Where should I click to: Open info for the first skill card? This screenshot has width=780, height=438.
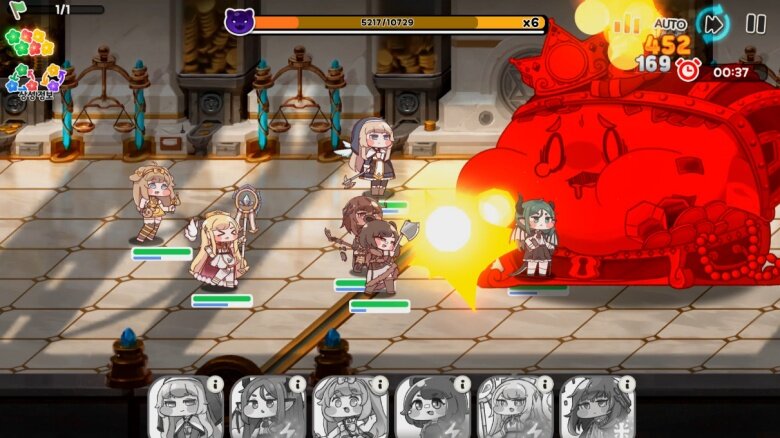click(x=215, y=384)
